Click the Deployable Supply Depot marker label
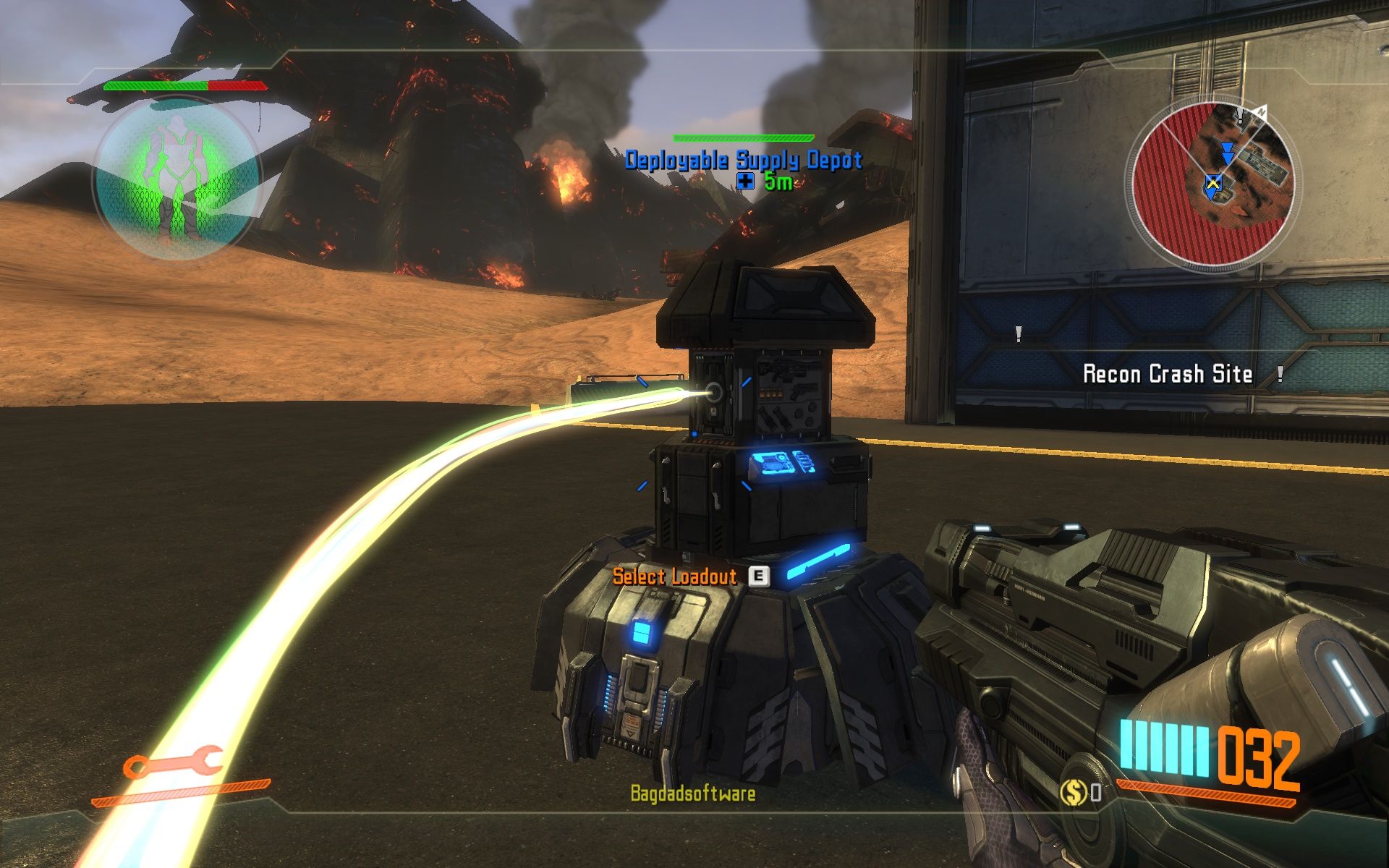This screenshot has width=1389, height=868. coord(744,160)
